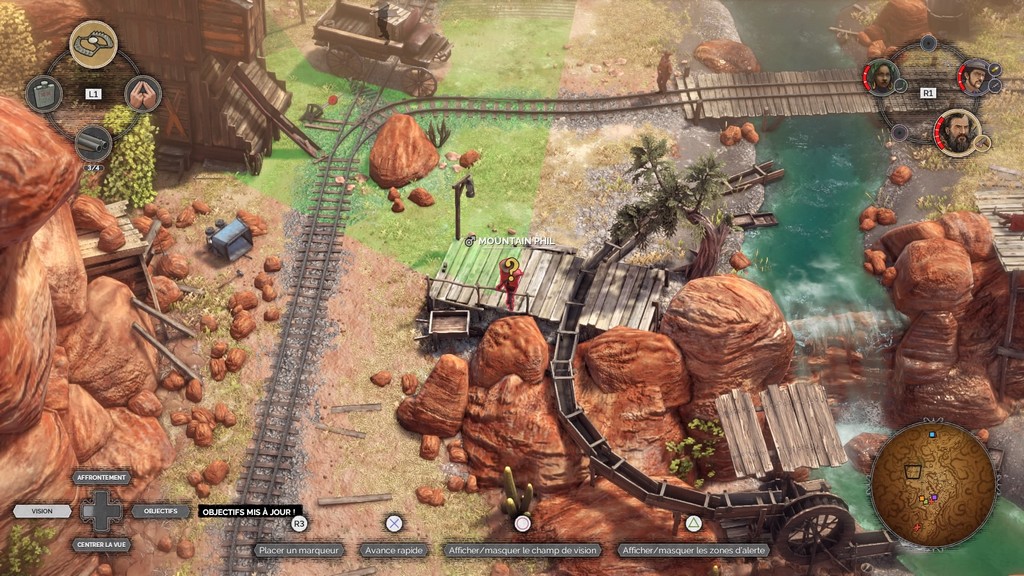Select the bear trap ability

pyautogui.click(x=93, y=43)
